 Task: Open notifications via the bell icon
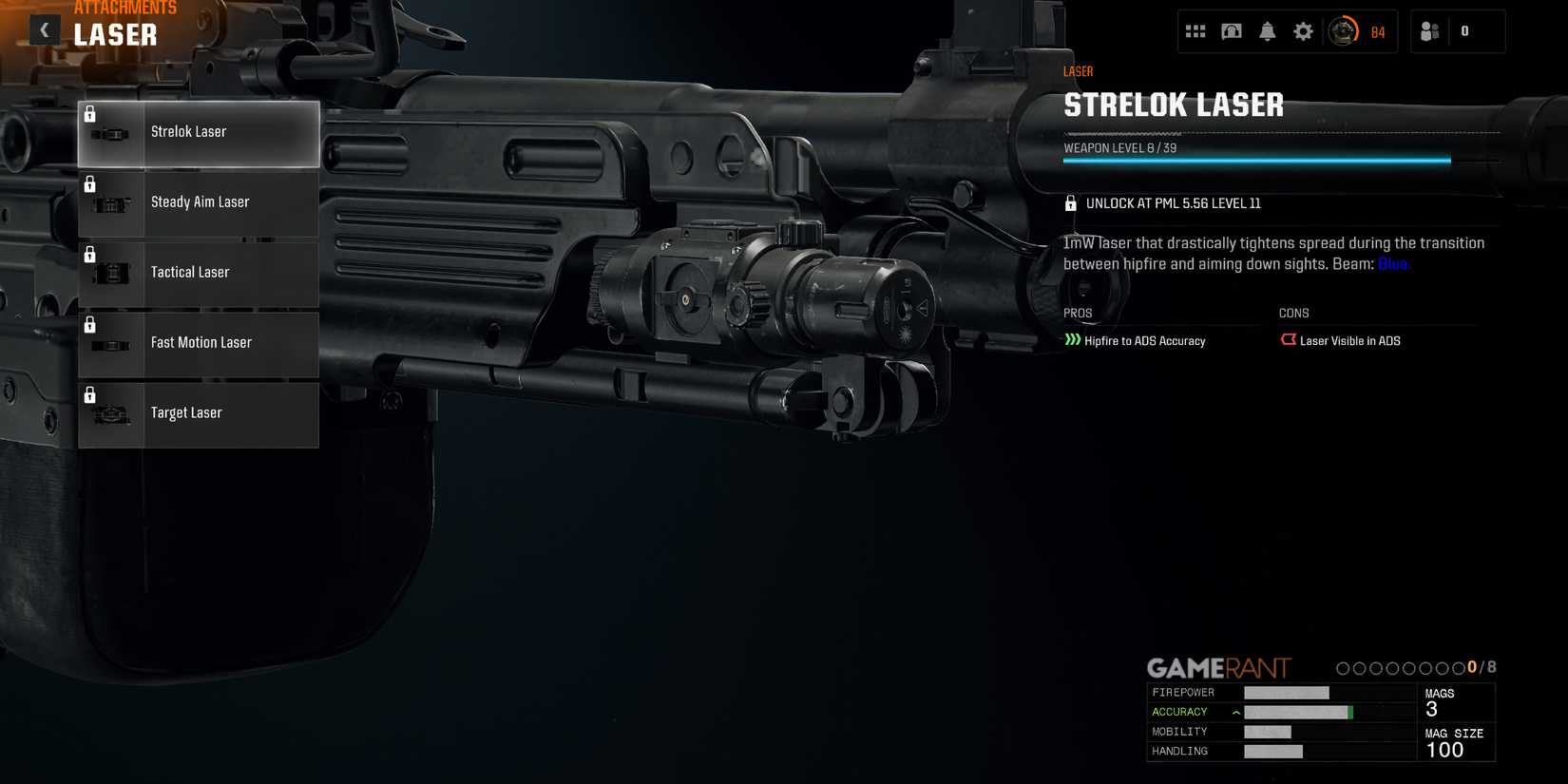(1267, 30)
